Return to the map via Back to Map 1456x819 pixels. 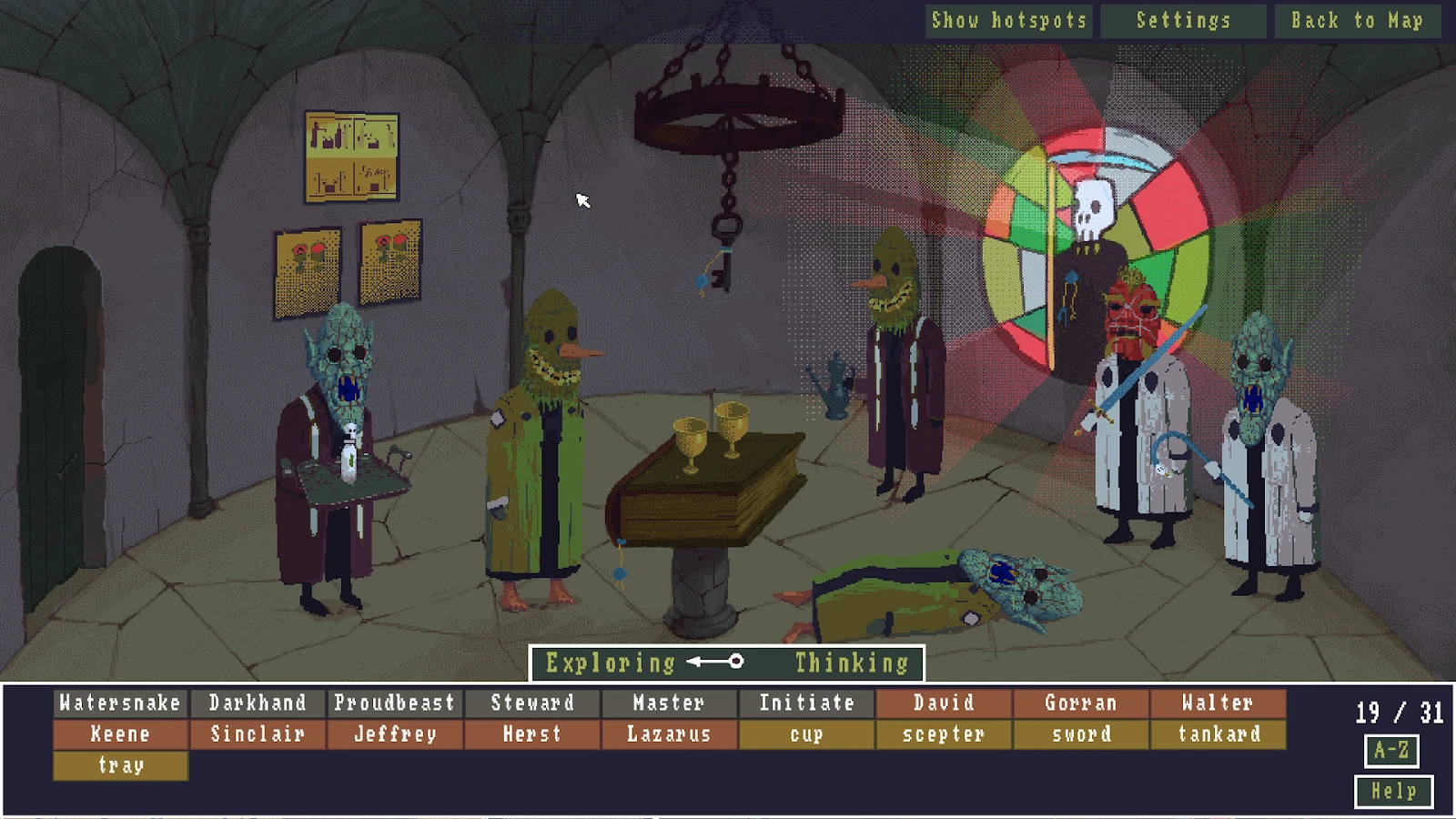point(1359,20)
